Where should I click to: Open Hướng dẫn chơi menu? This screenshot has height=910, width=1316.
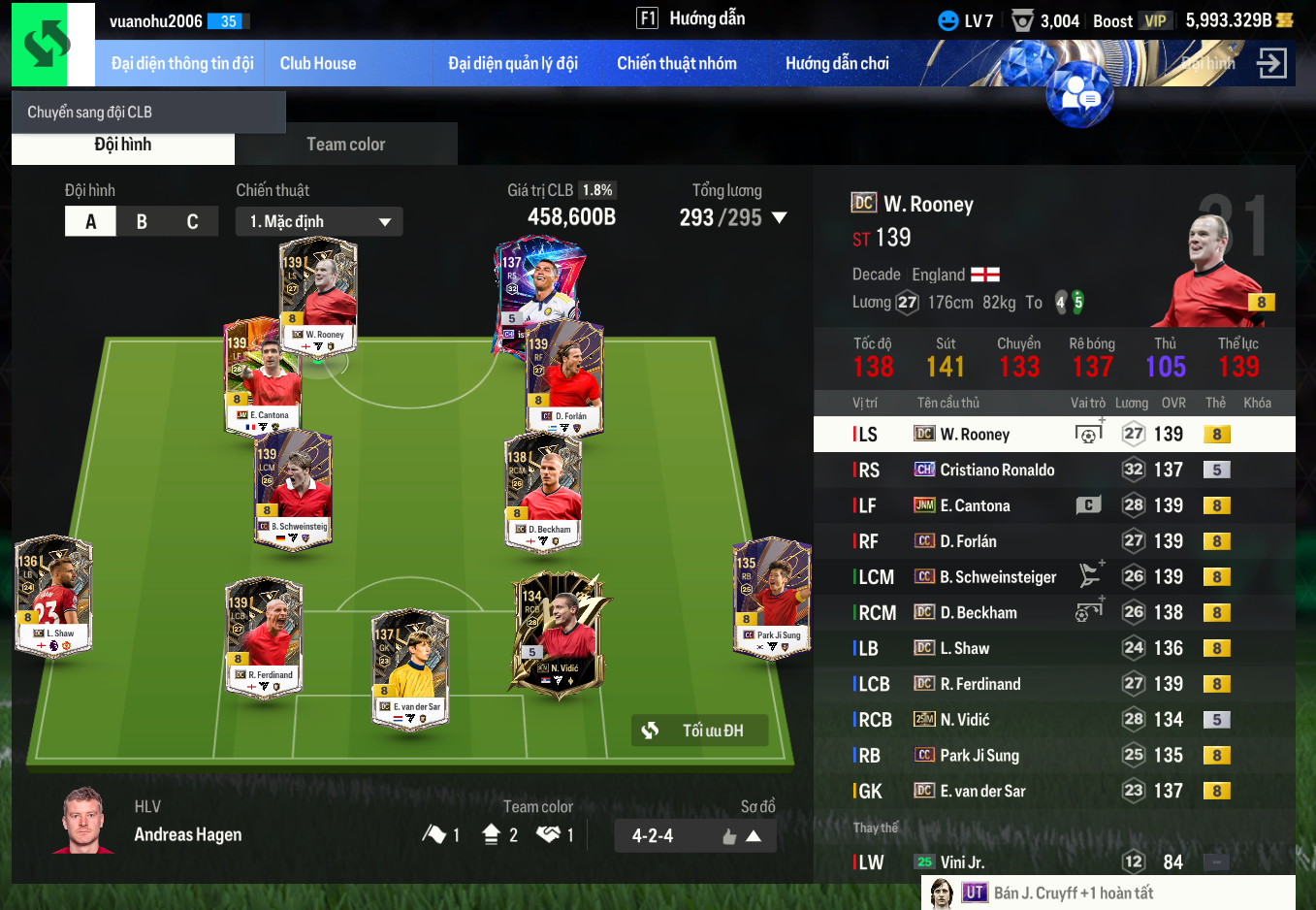pyautogui.click(x=837, y=64)
